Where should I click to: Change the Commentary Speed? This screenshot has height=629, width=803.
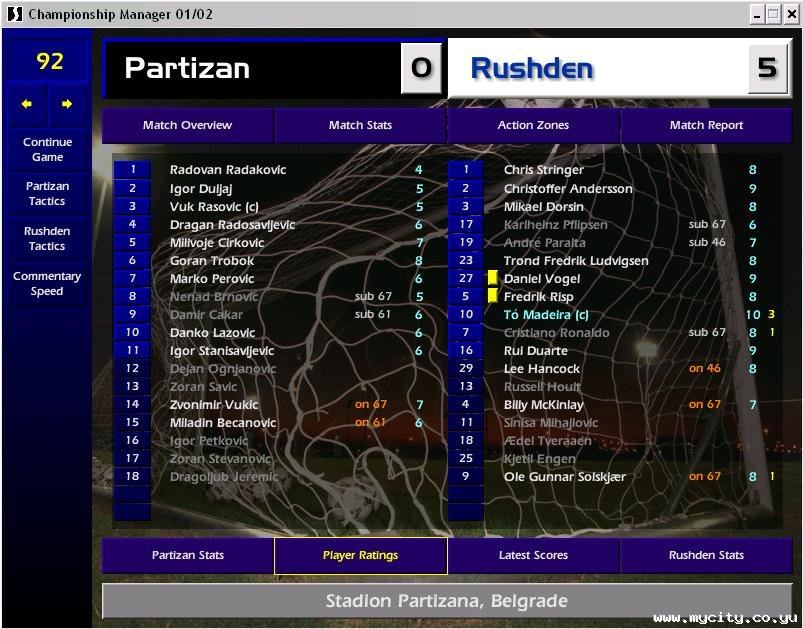(47, 284)
